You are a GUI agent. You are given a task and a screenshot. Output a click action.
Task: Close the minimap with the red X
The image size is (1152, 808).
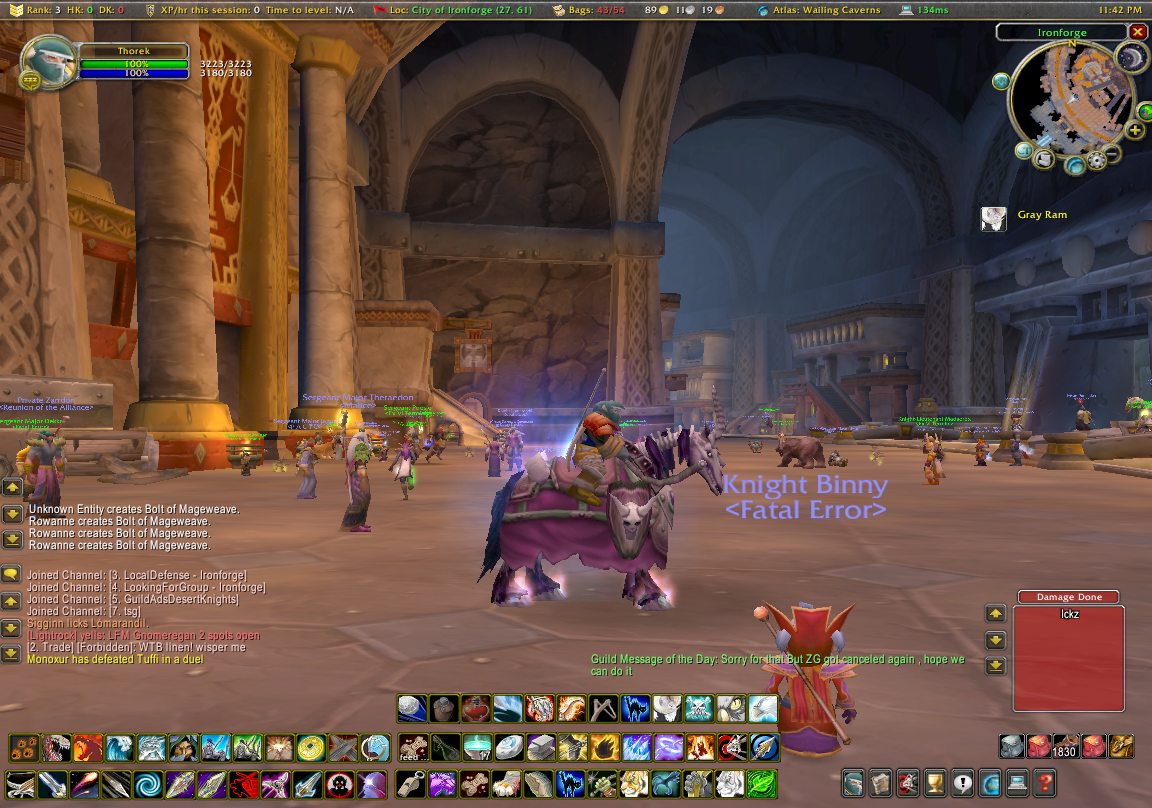1138,32
